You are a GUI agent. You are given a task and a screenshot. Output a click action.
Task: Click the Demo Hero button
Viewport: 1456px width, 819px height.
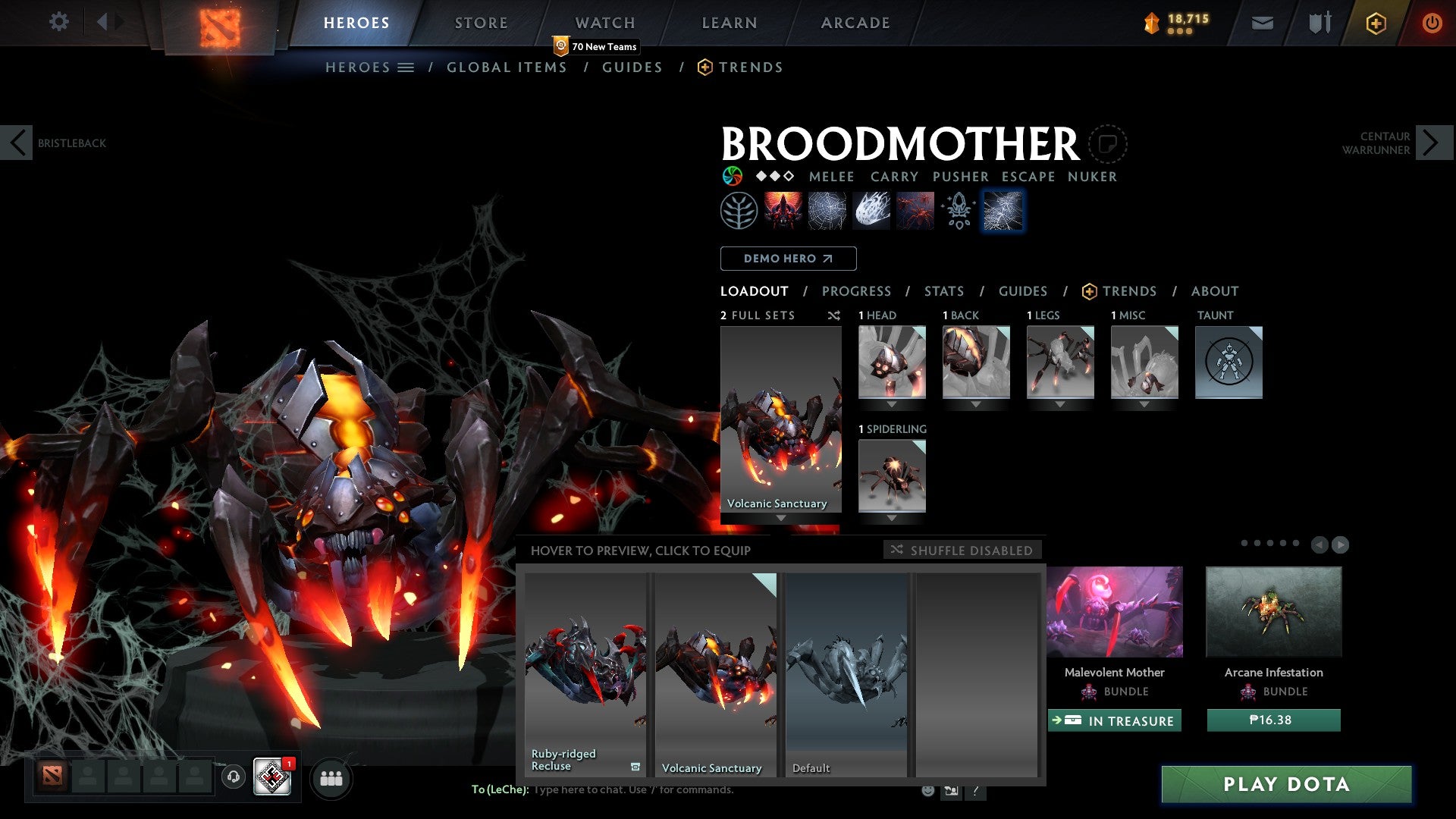[788, 259]
